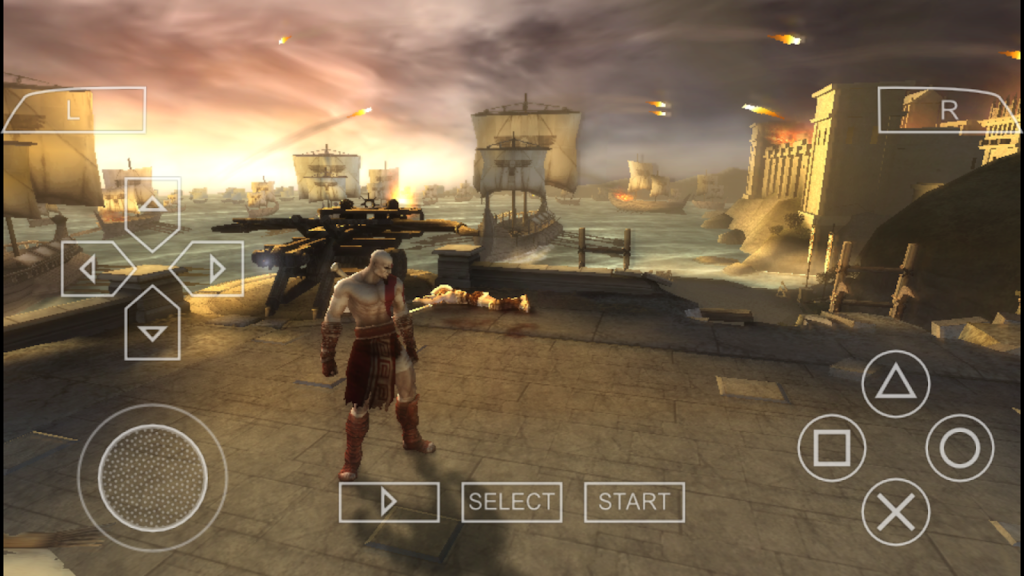Tap the Cross action button
The width and height of the screenshot is (1024, 576).
pos(896,512)
